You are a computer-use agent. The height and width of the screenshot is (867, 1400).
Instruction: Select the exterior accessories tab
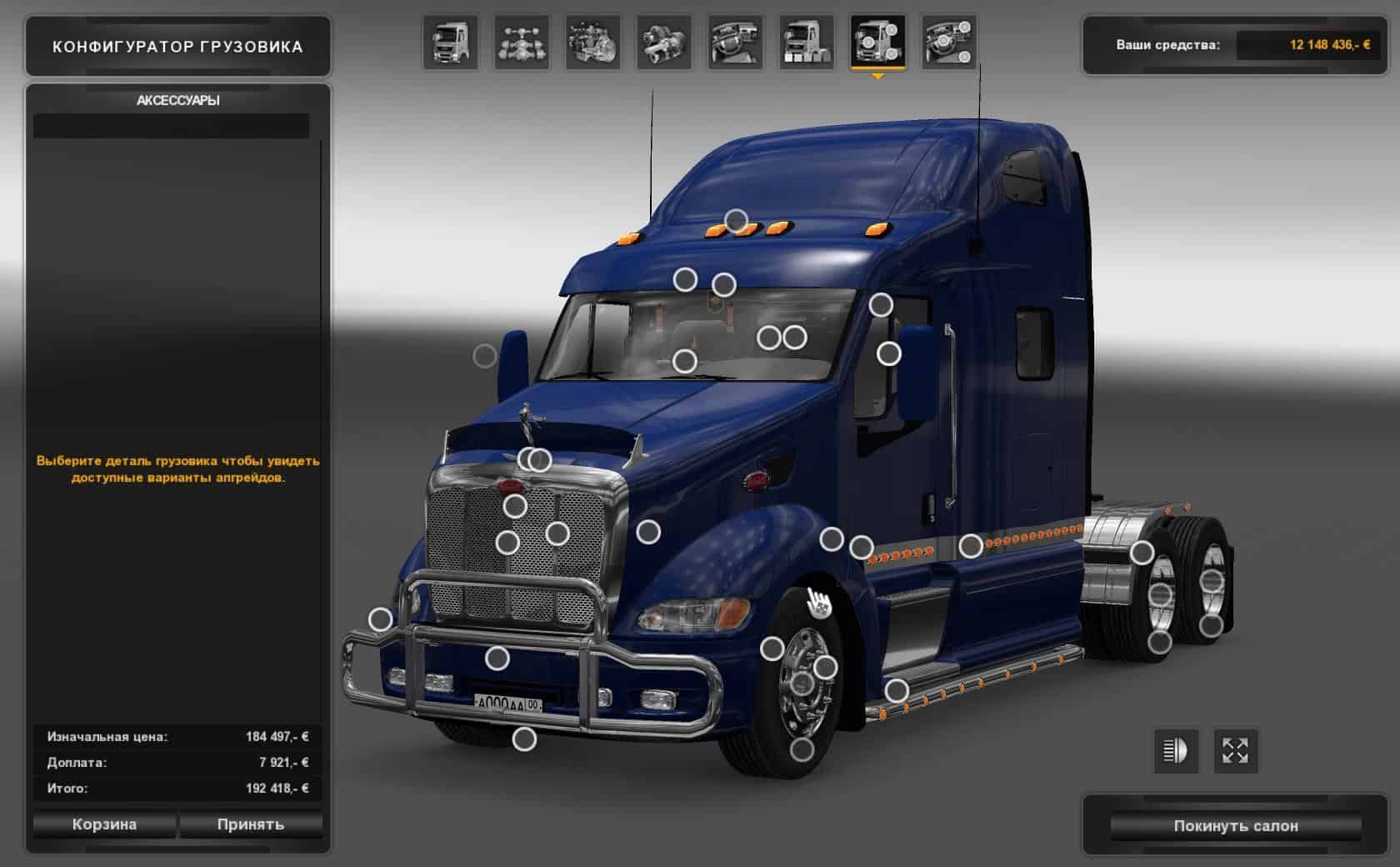[877, 43]
